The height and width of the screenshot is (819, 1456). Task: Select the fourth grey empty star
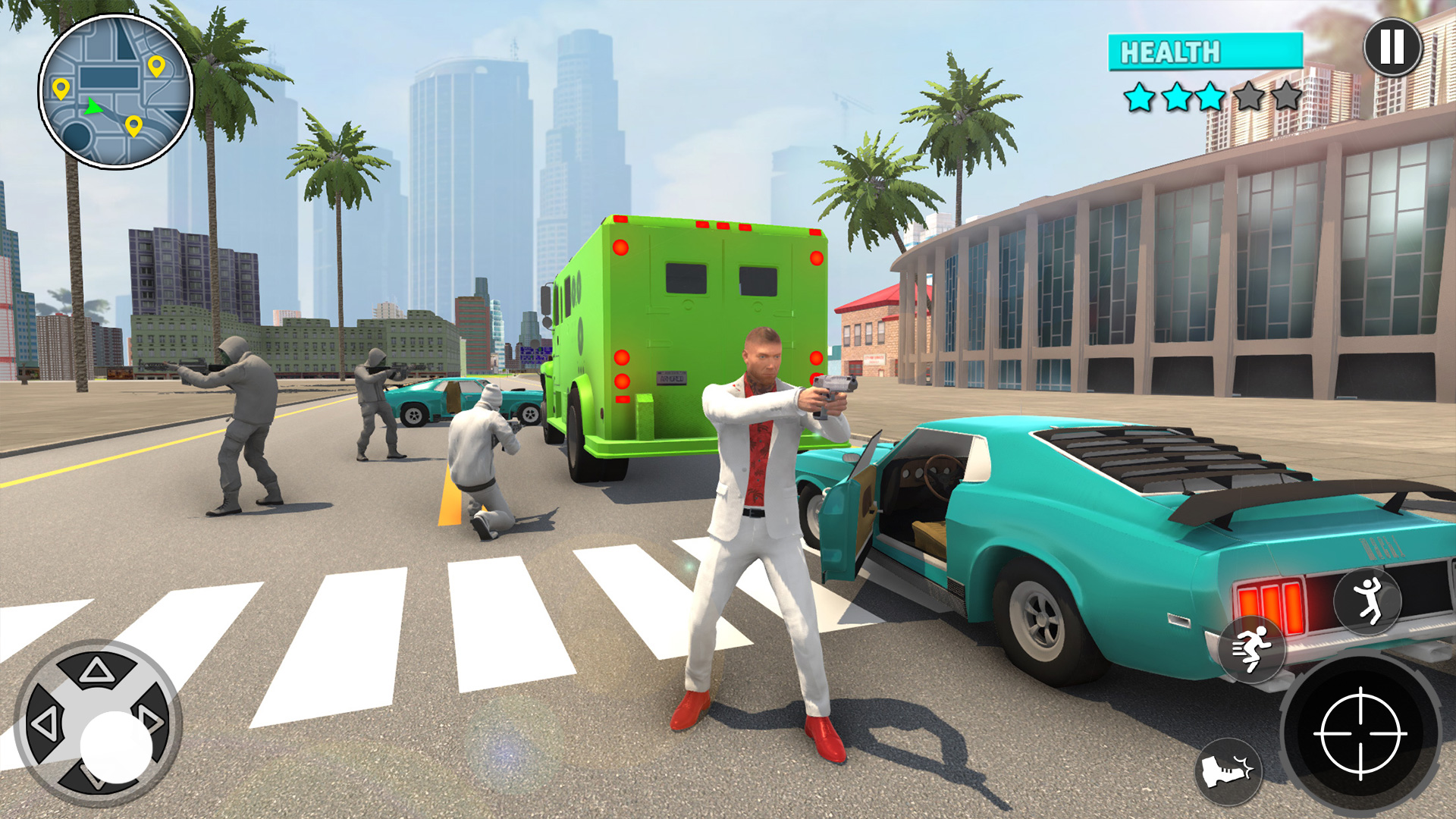(1250, 96)
